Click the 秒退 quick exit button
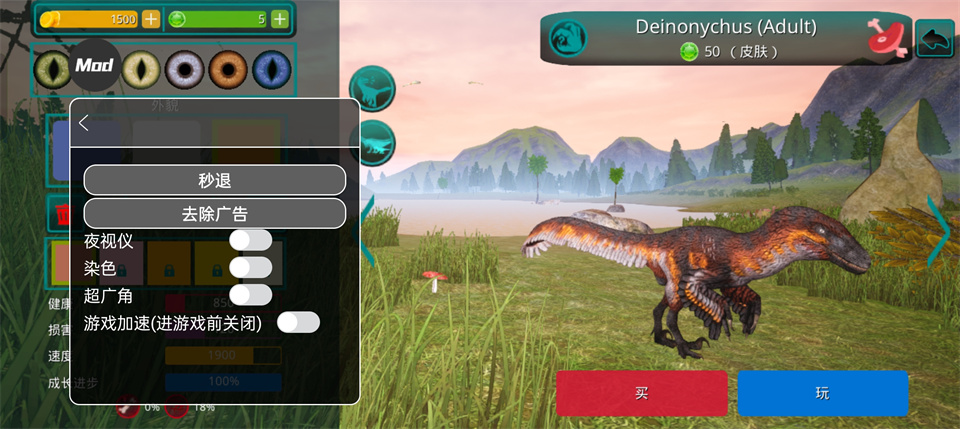The width and height of the screenshot is (960, 429). click(x=214, y=180)
